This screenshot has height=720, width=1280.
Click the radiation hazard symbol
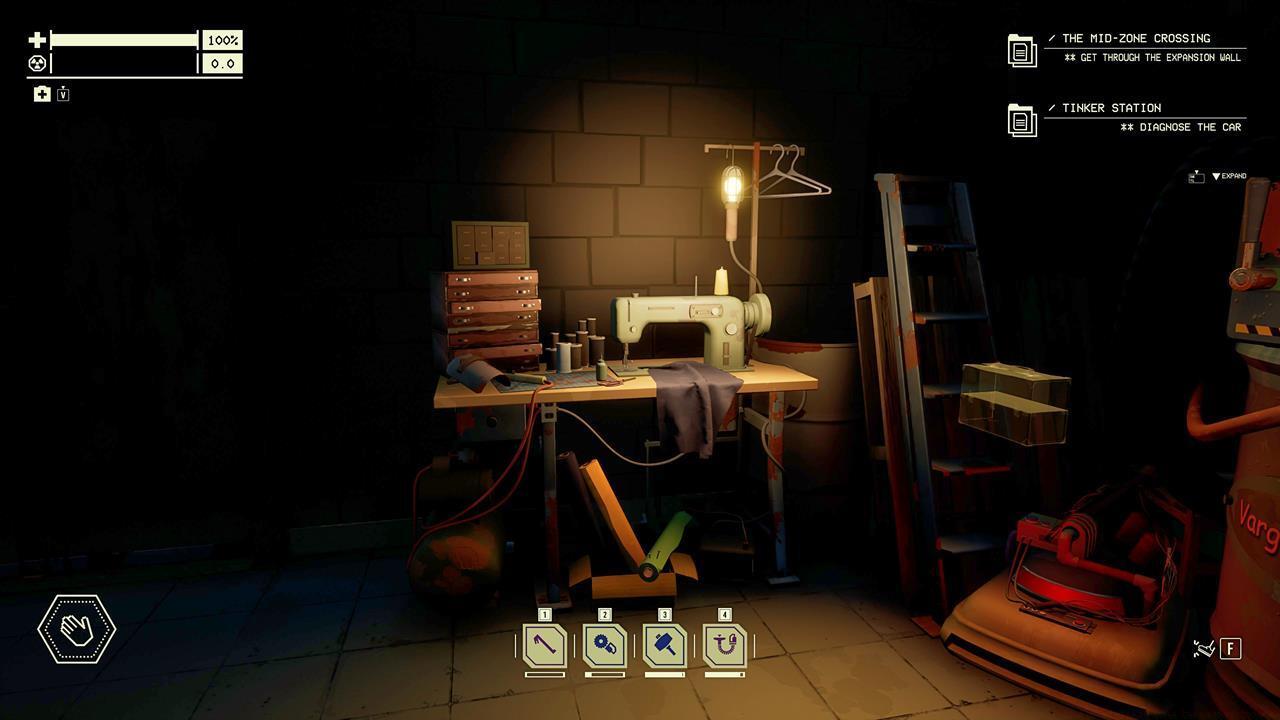35,63
